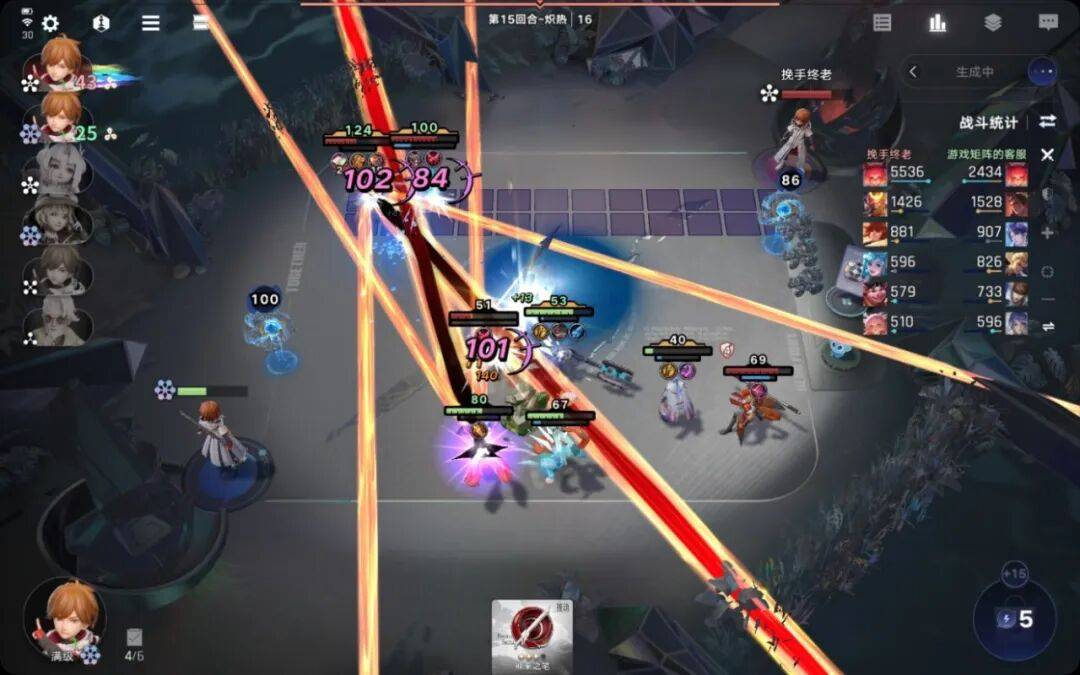Select the hat-wearing blonde player portrait
The image size is (1080, 675).
[x=60, y=218]
